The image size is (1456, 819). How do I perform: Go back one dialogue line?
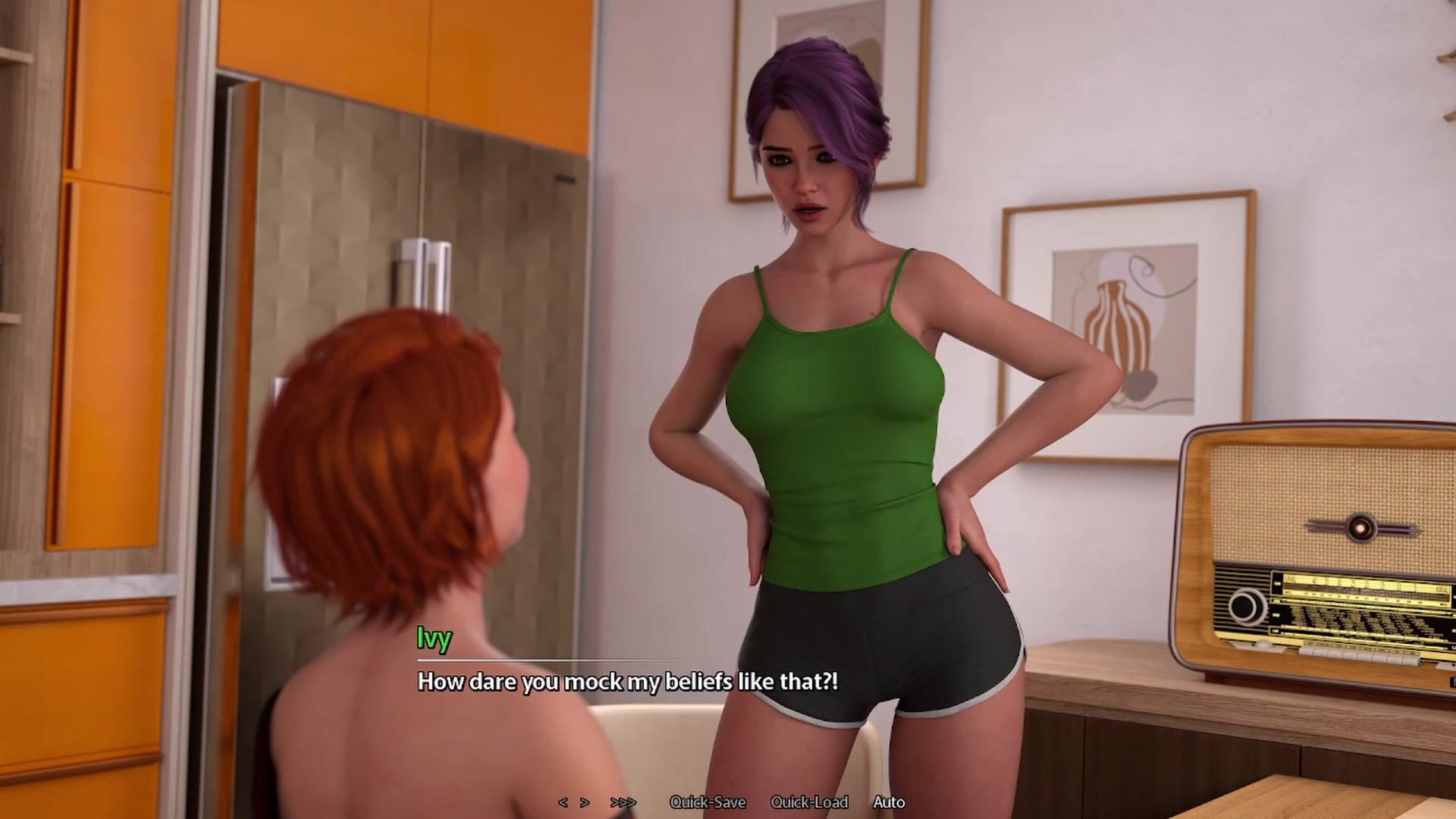point(563,802)
